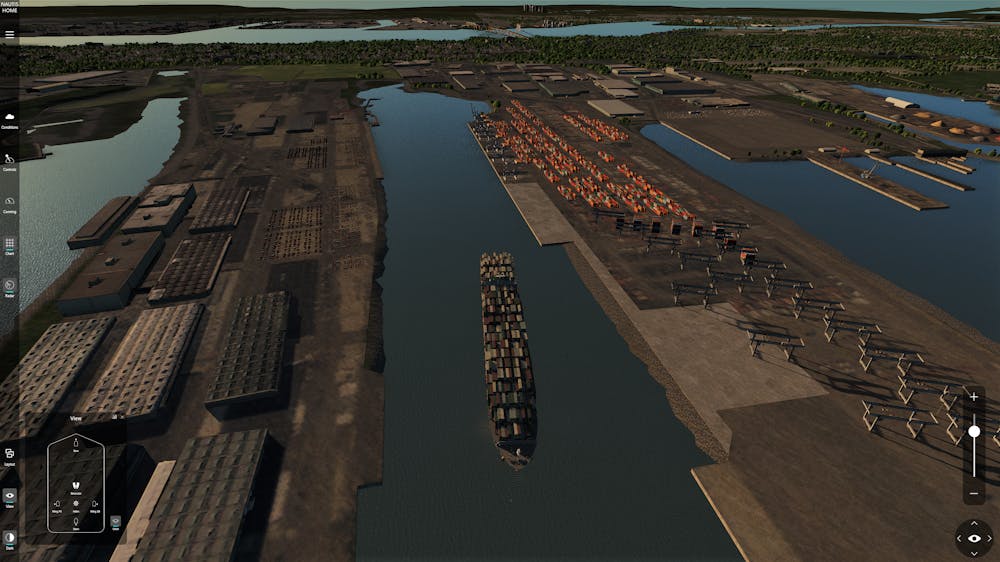Toggle the View panel from the sidebar
The height and width of the screenshot is (562, 1000).
point(10,497)
